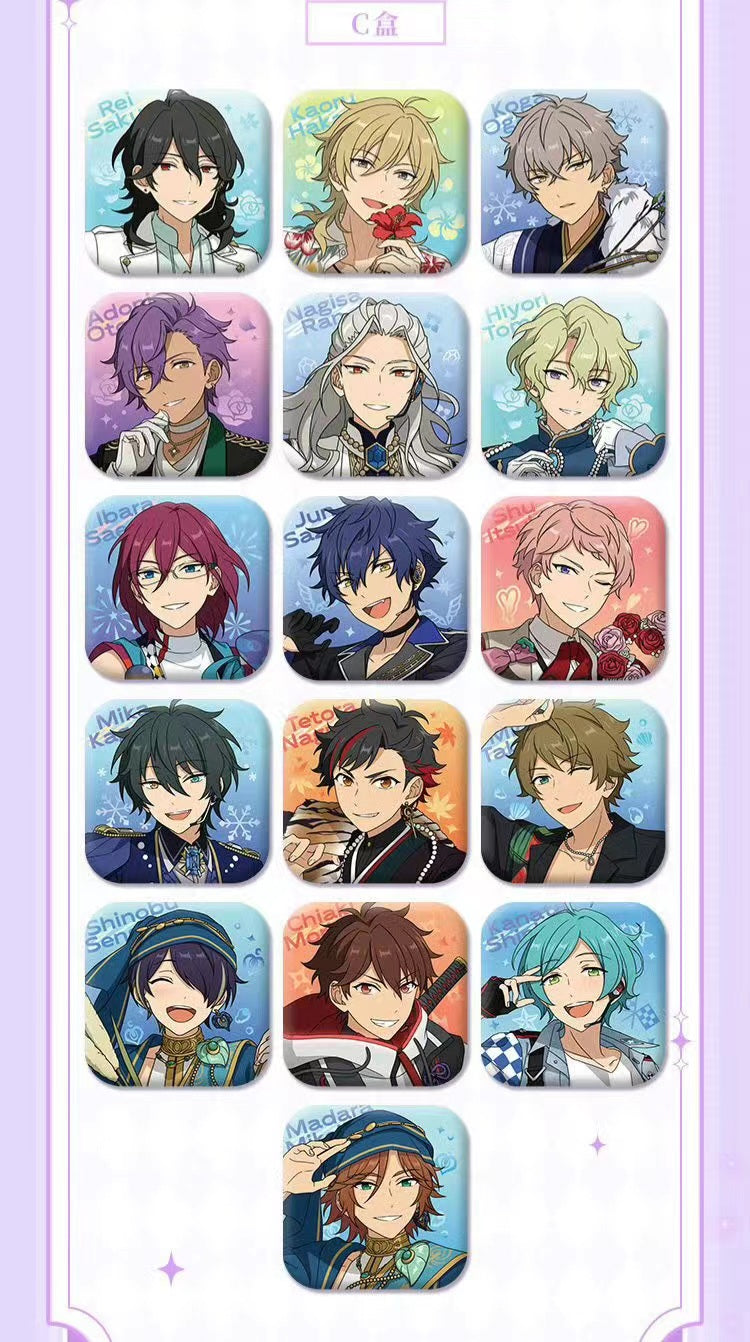Select the Tetora Nagumo badge

click(x=375, y=791)
